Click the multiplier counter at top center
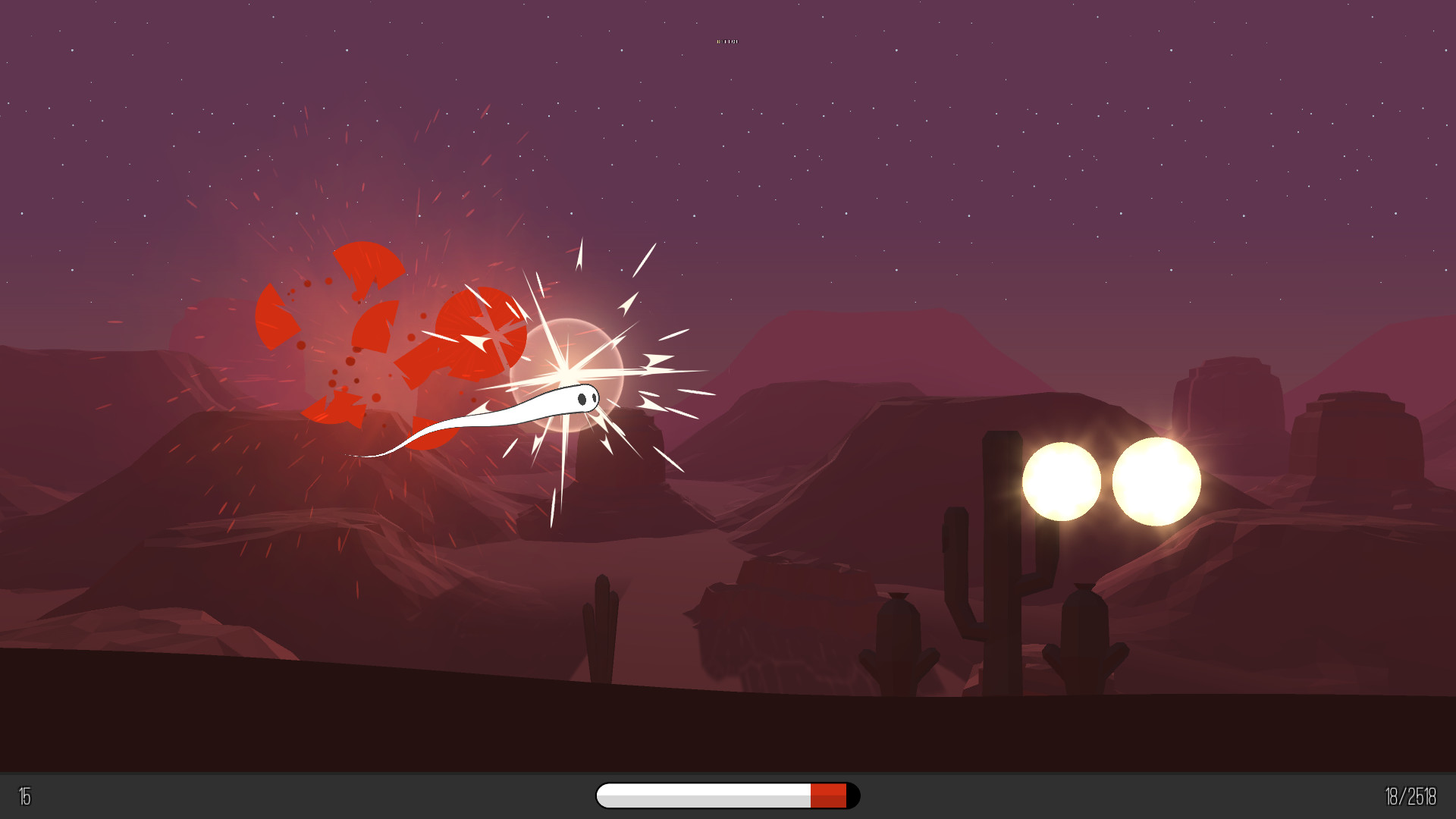Screen dimensions: 1456x819 click(x=728, y=40)
